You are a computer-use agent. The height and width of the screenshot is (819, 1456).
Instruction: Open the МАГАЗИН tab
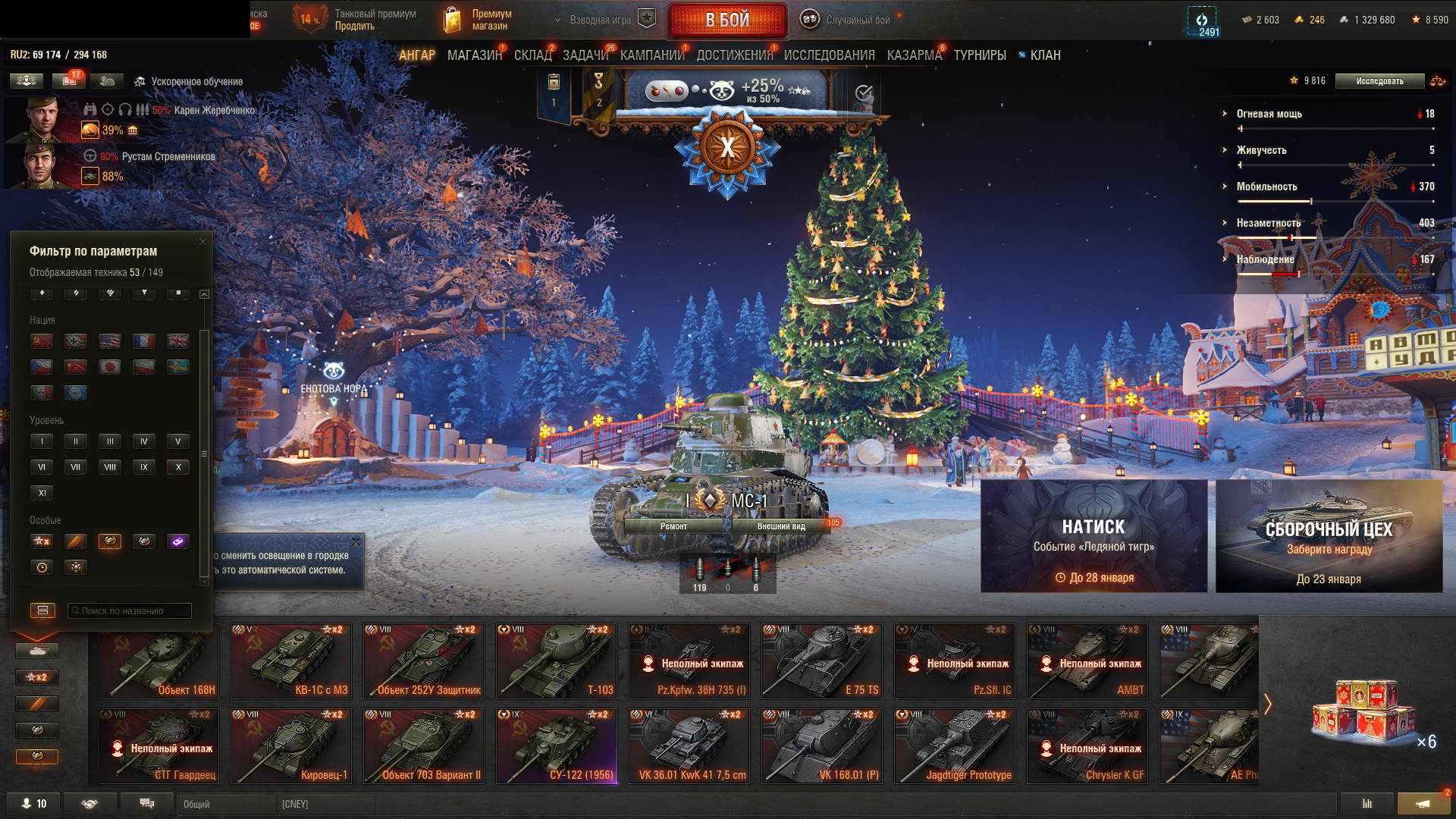tap(474, 55)
